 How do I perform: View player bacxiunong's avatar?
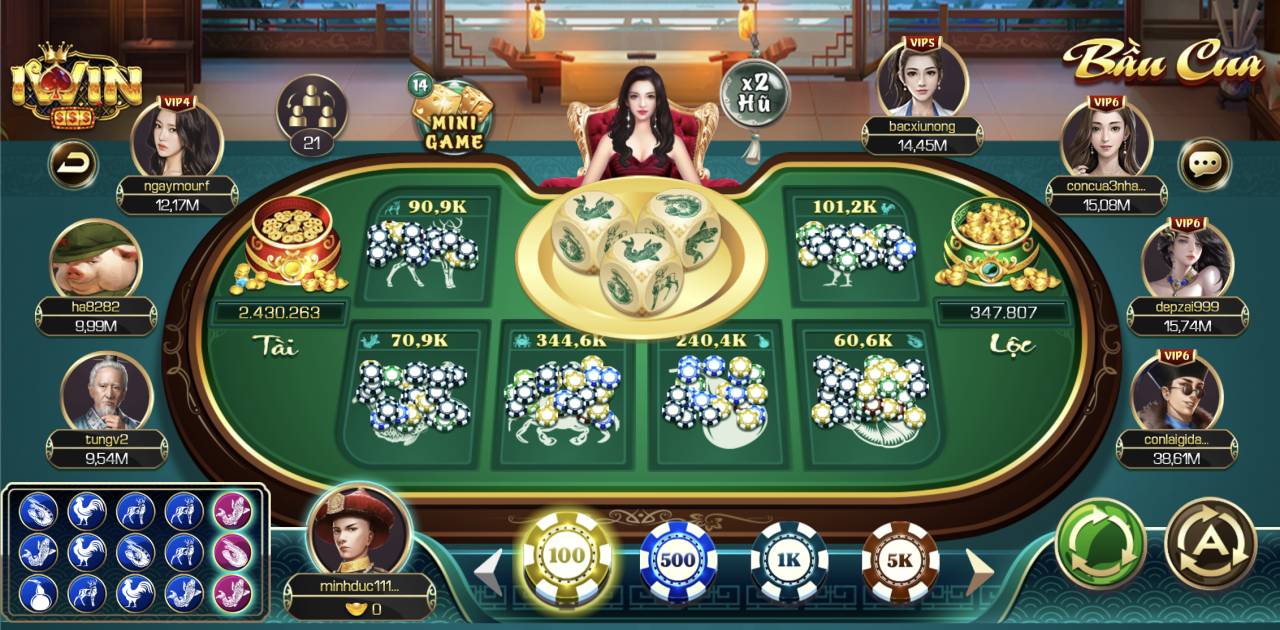(x=922, y=81)
